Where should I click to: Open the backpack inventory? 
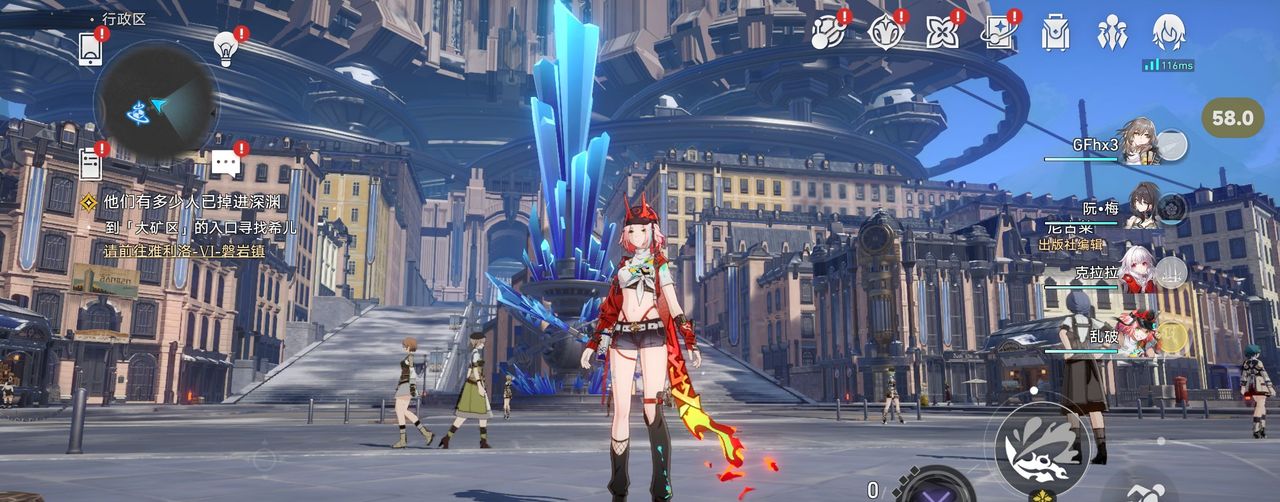[1055, 32]
